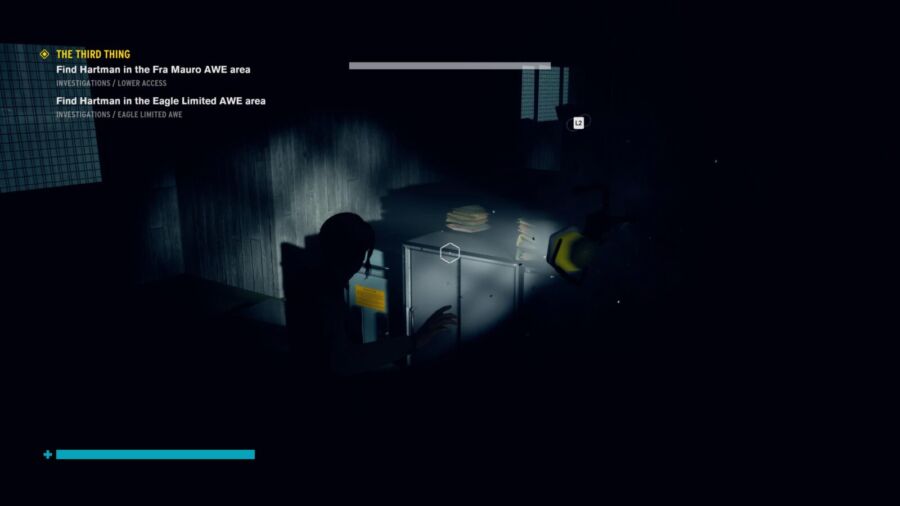Select the Fra Mauro AWE area objective
This screenshot has height=506, width=900.
pos(153,69)
